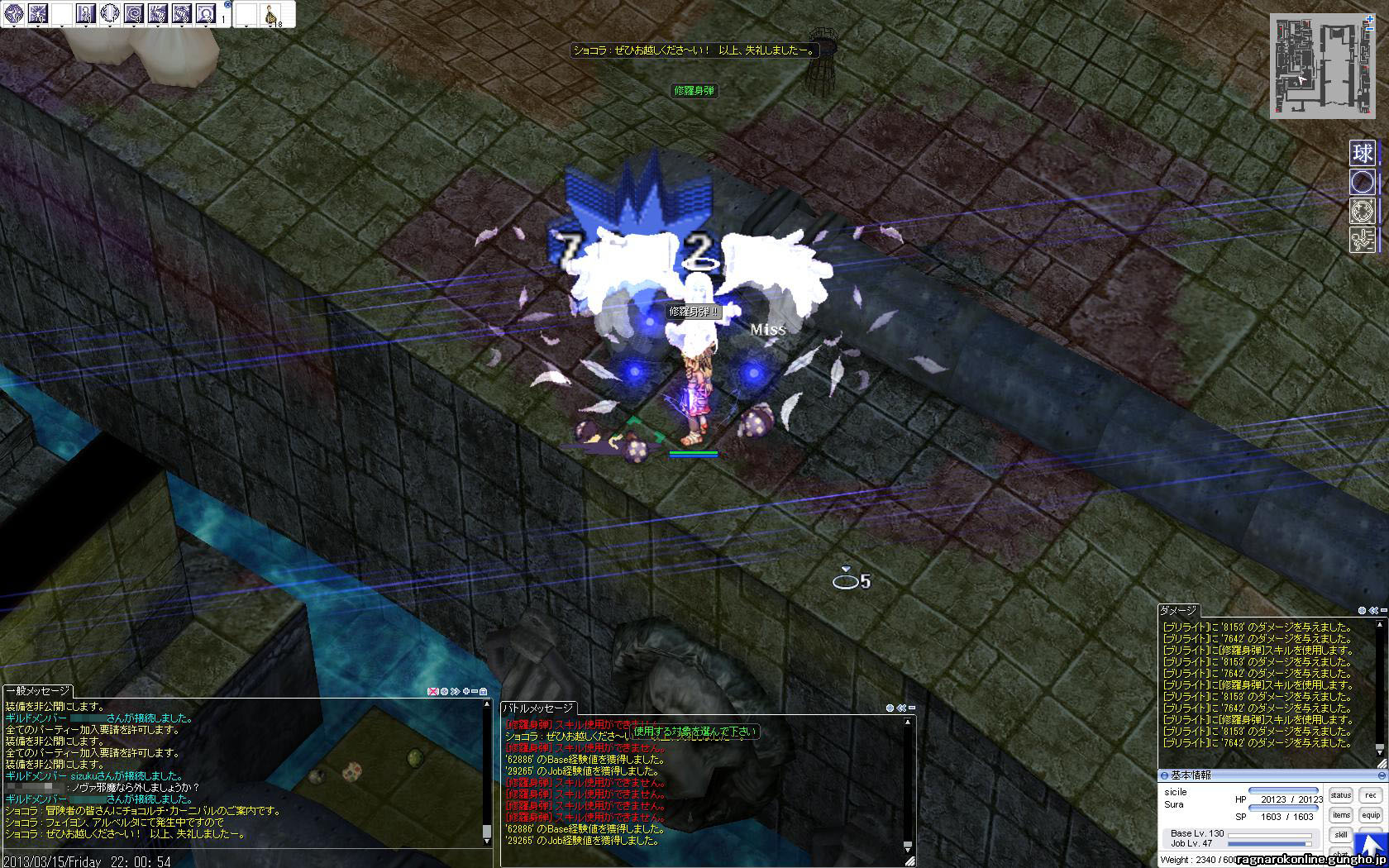Activate the spiral skill on the hotbar
This screenshot has width=1389, height=868.
(134, 13)
